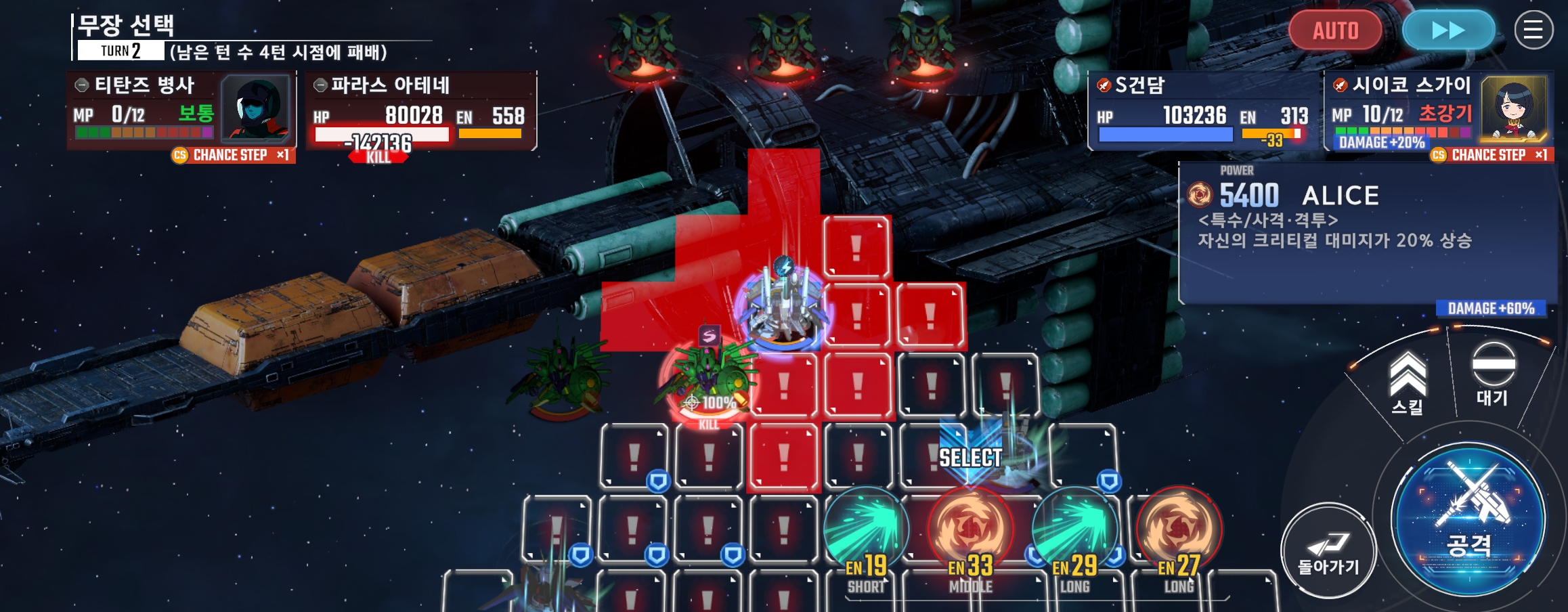Screen dimensions: 1568x612
Task: Select the EN 29 LONG weapon
Action: pos(1074,531)
